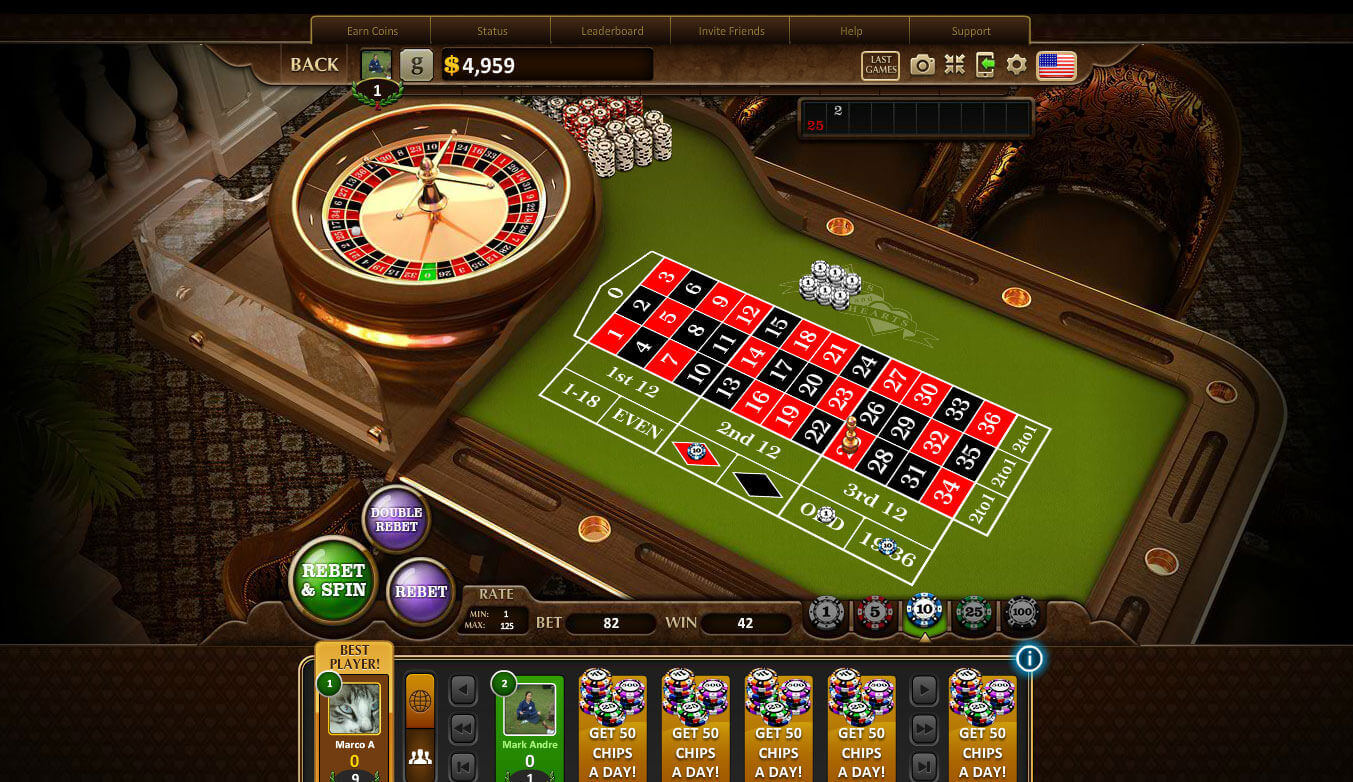Open settings with the gear icon
Image resolution: width=1353 pixels, height=782 pixels.
click(x=1016, y=65)
